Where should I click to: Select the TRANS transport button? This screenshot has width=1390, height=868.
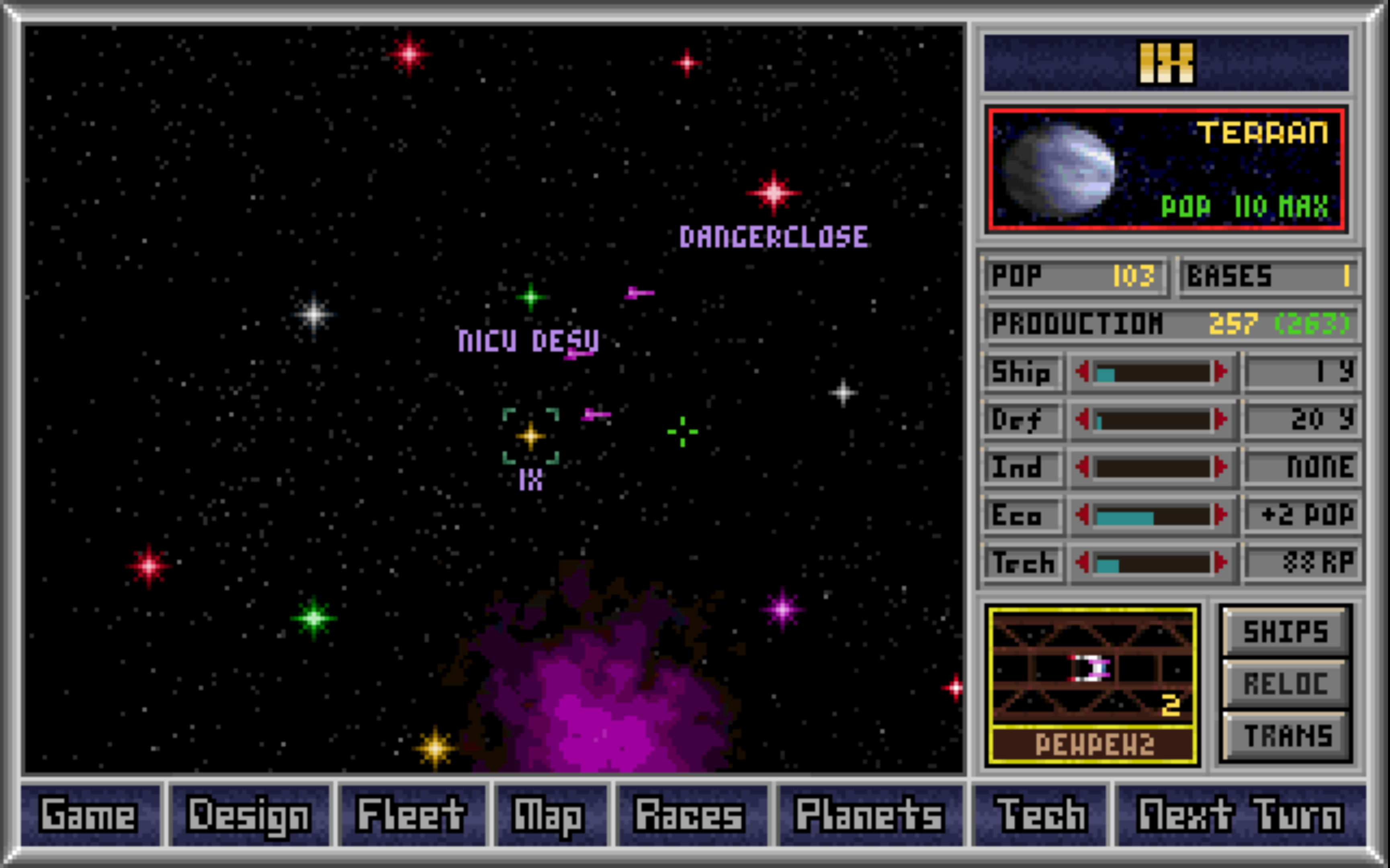1286,736
